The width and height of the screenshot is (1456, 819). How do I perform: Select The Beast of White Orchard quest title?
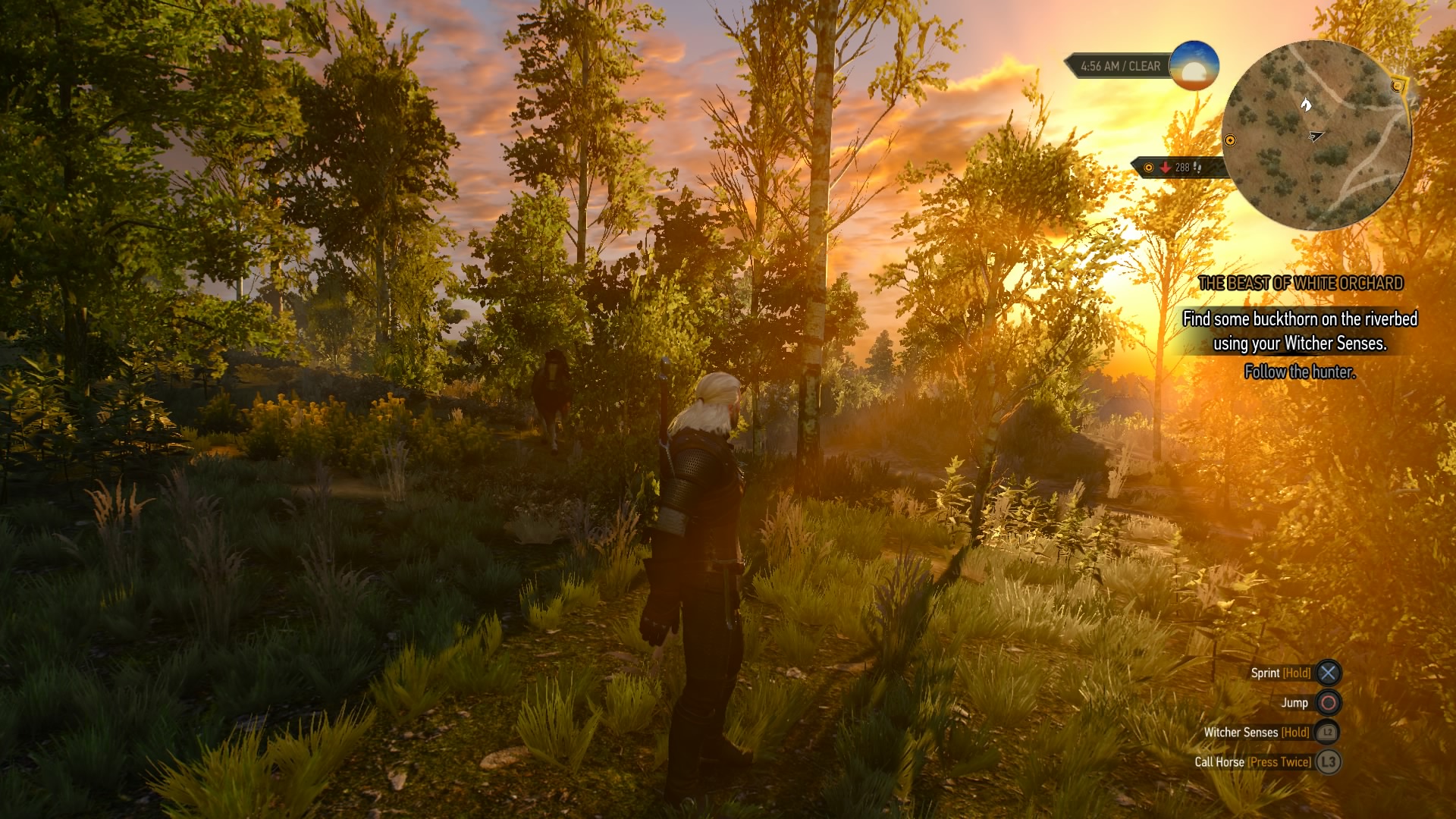point(1301,284)
